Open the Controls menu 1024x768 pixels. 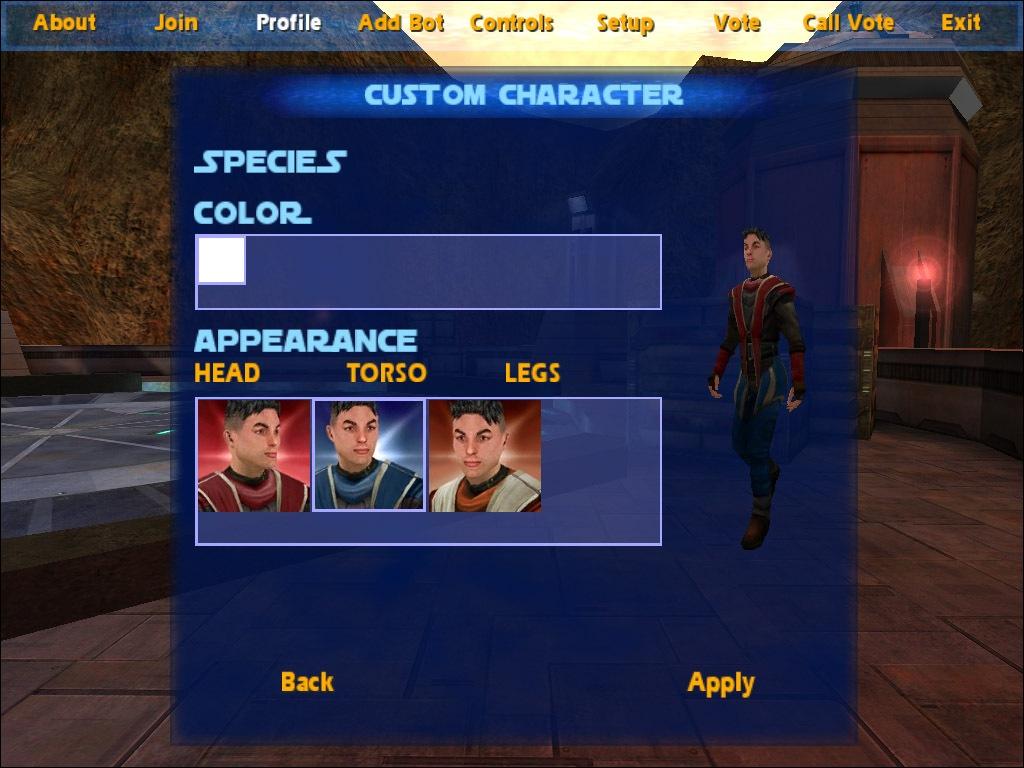pyautogui.click(x=512, y=22)
